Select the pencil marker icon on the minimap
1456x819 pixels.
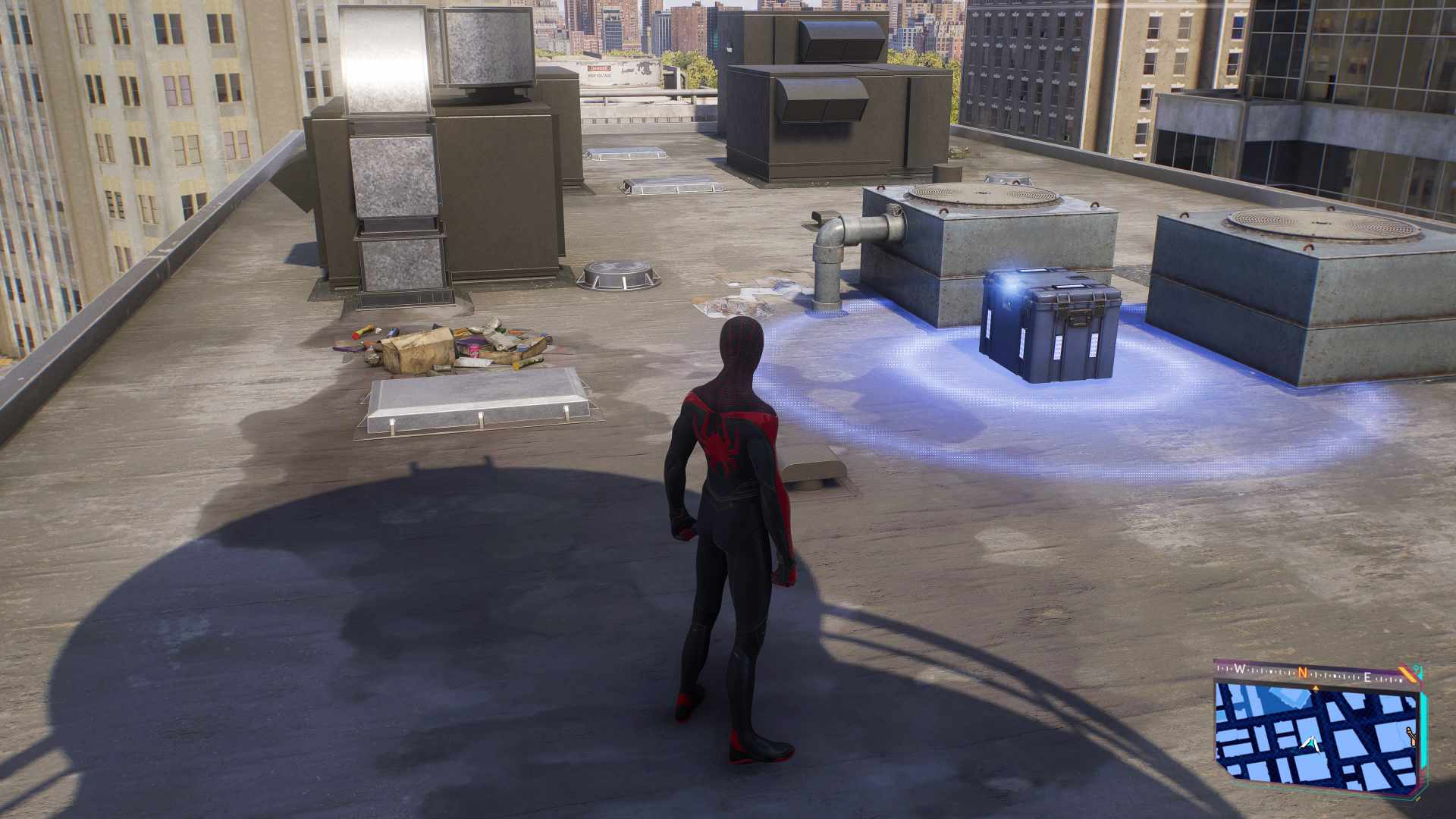(1412, 736)
